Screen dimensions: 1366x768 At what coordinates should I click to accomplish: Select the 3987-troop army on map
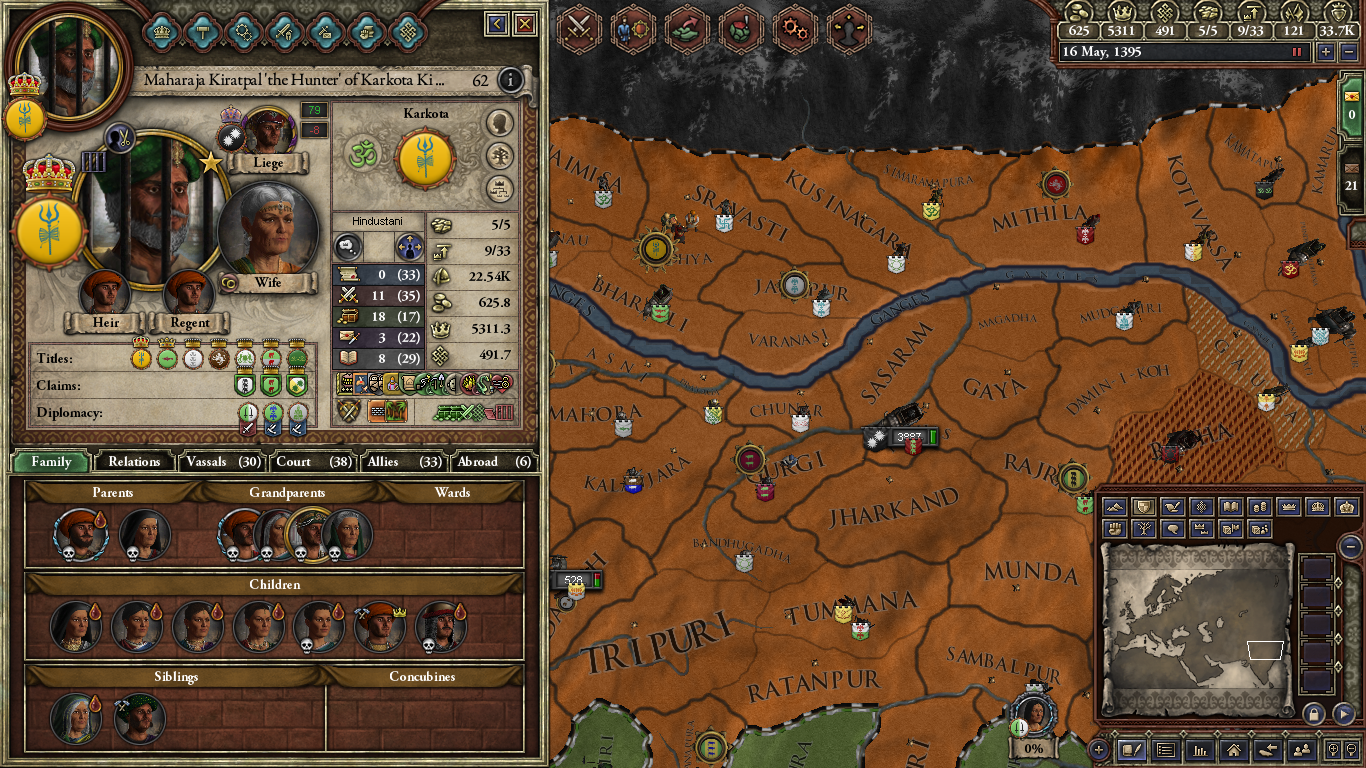(901, 437)
